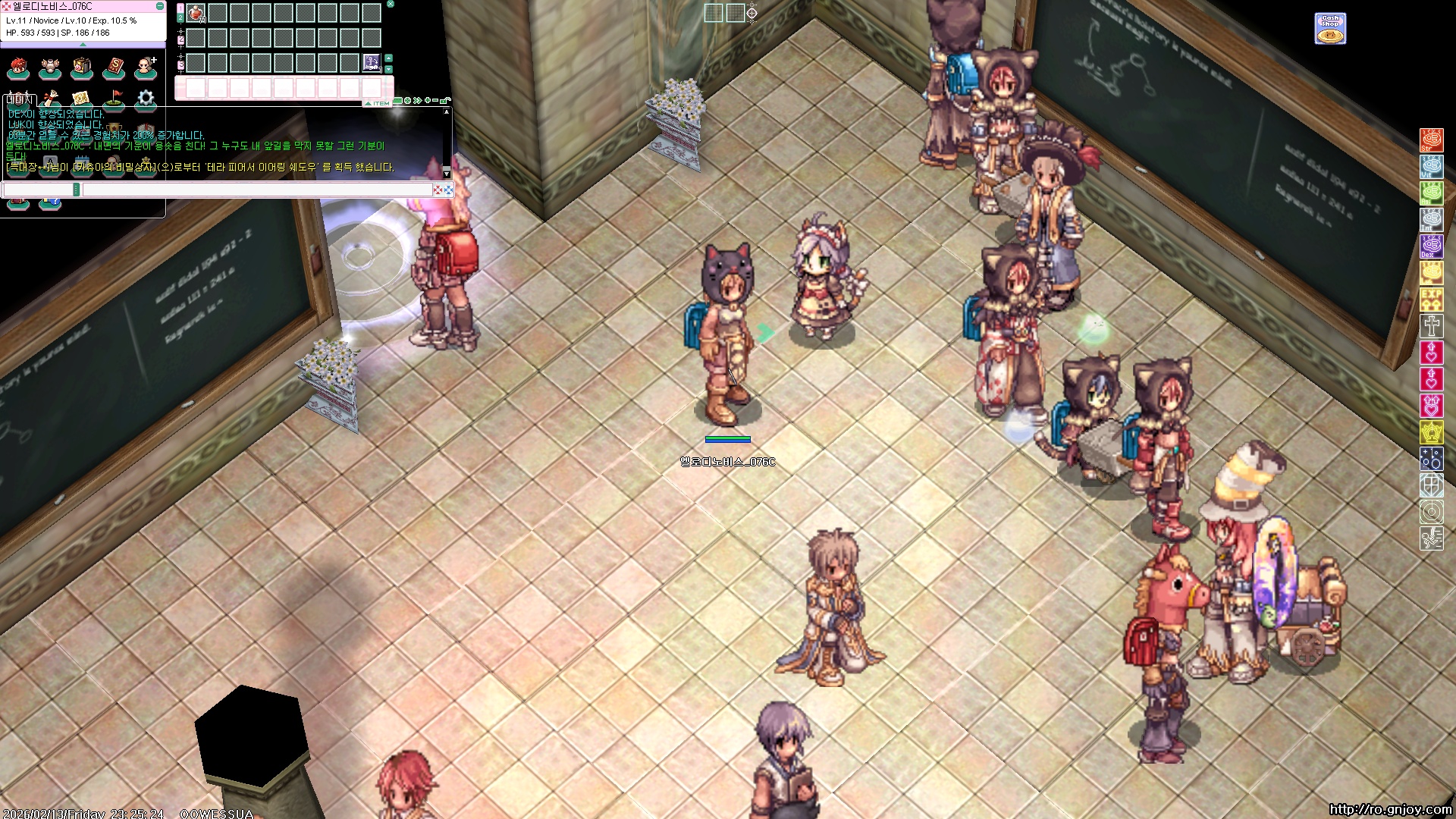Focus the whisper name field
This screenshot has height=819, width=1456.
pyautogui.click(x=38, y=190)
